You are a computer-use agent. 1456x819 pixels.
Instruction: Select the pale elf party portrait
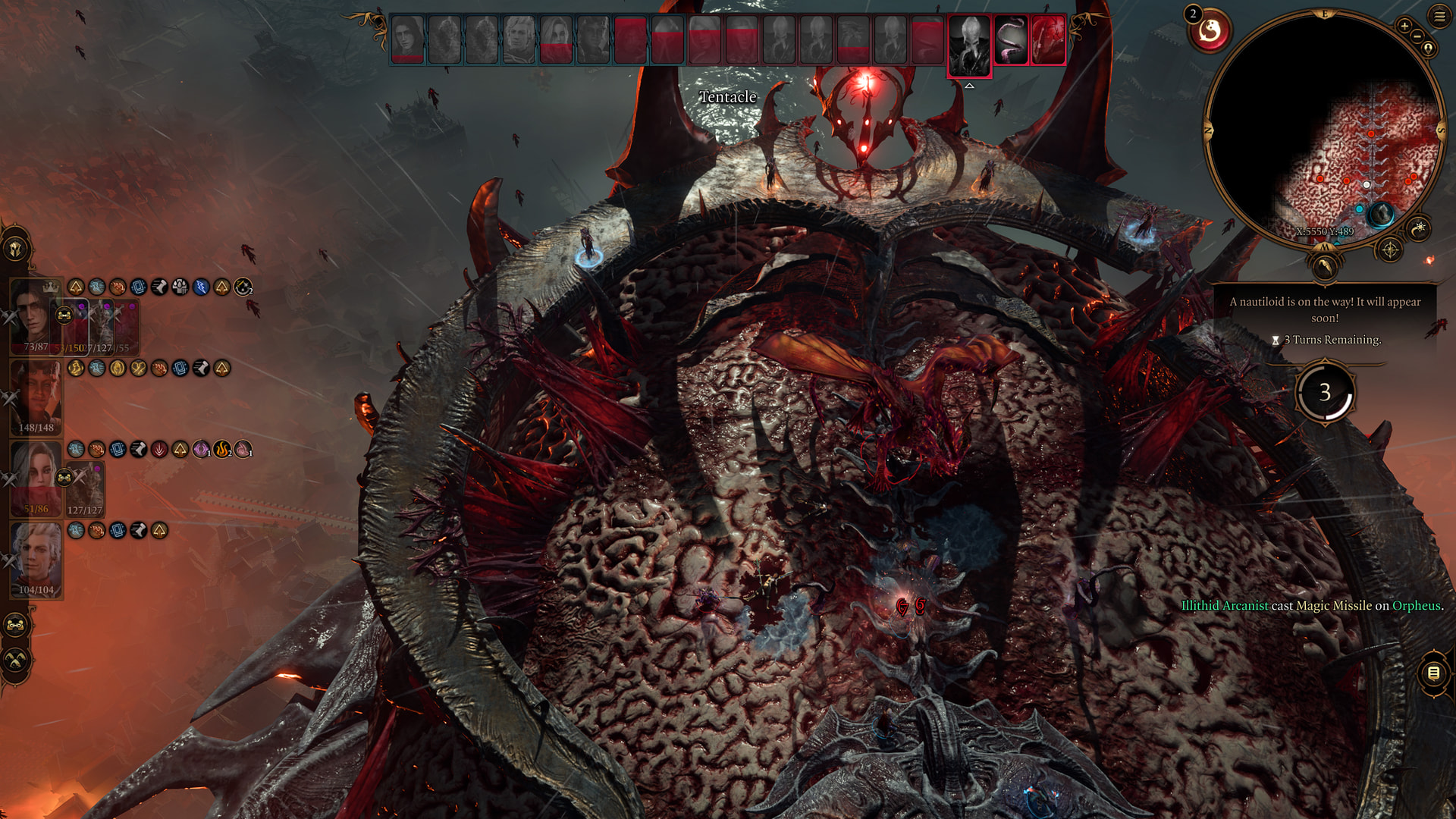click(x=35, y=559)
